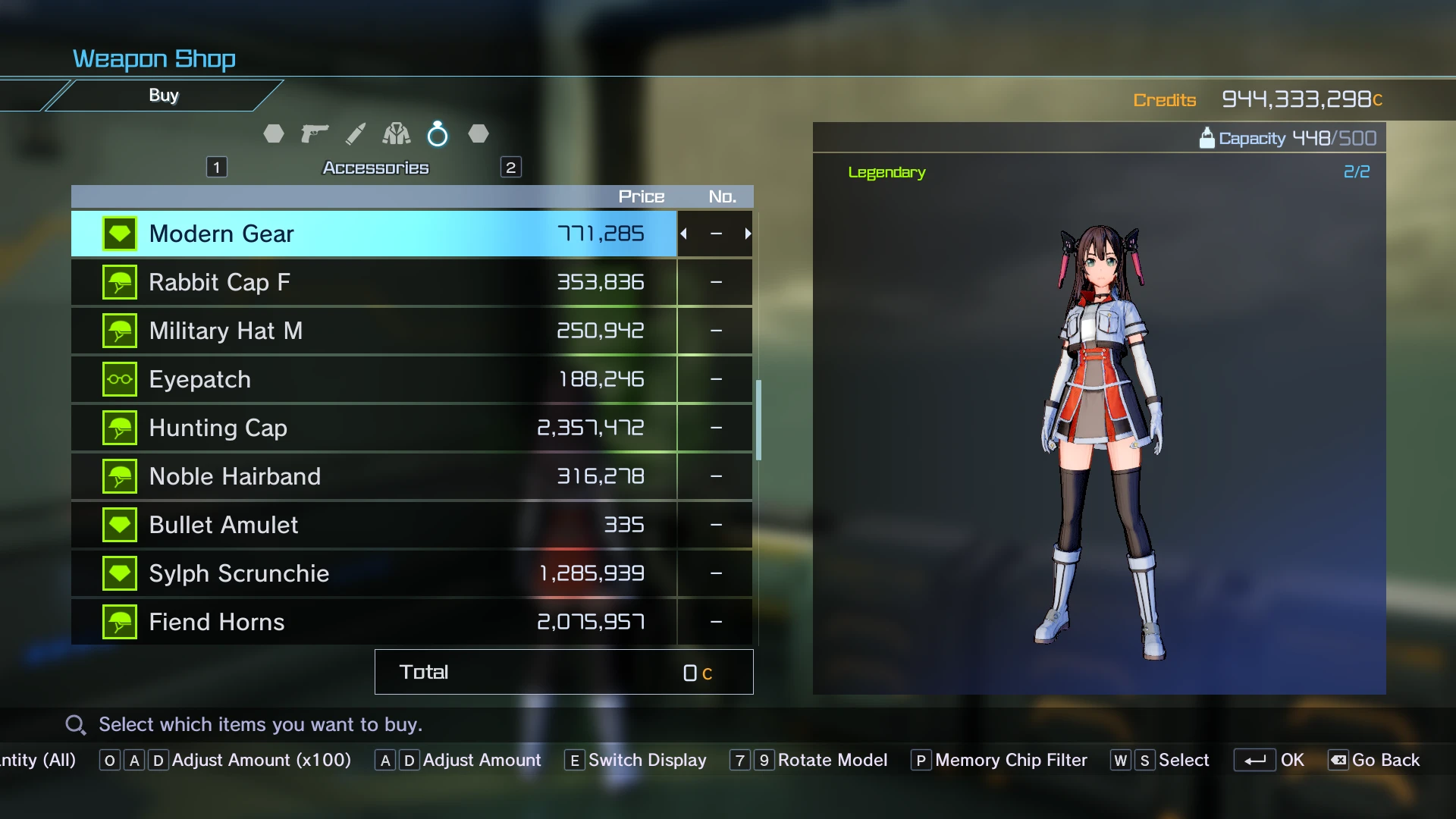Choose Rabbit Cap F from the list

pos(373,282)
